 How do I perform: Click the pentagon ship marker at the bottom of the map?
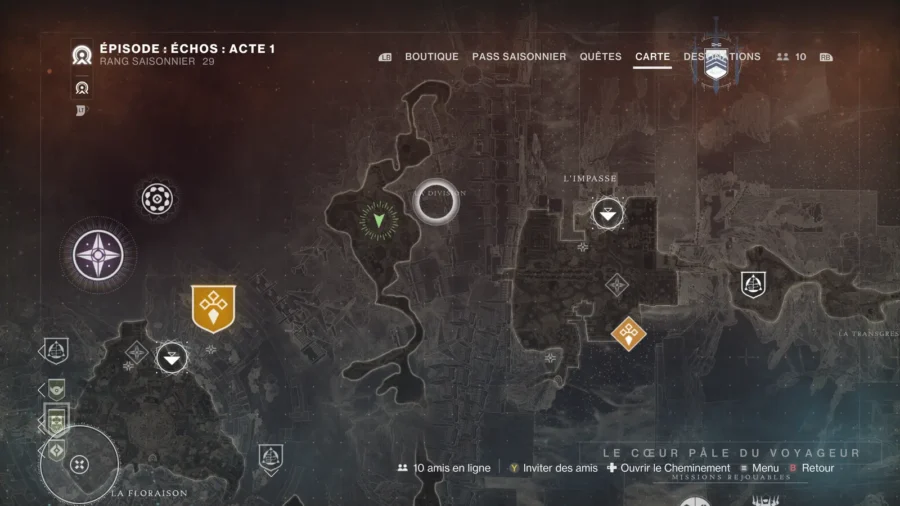270,458
